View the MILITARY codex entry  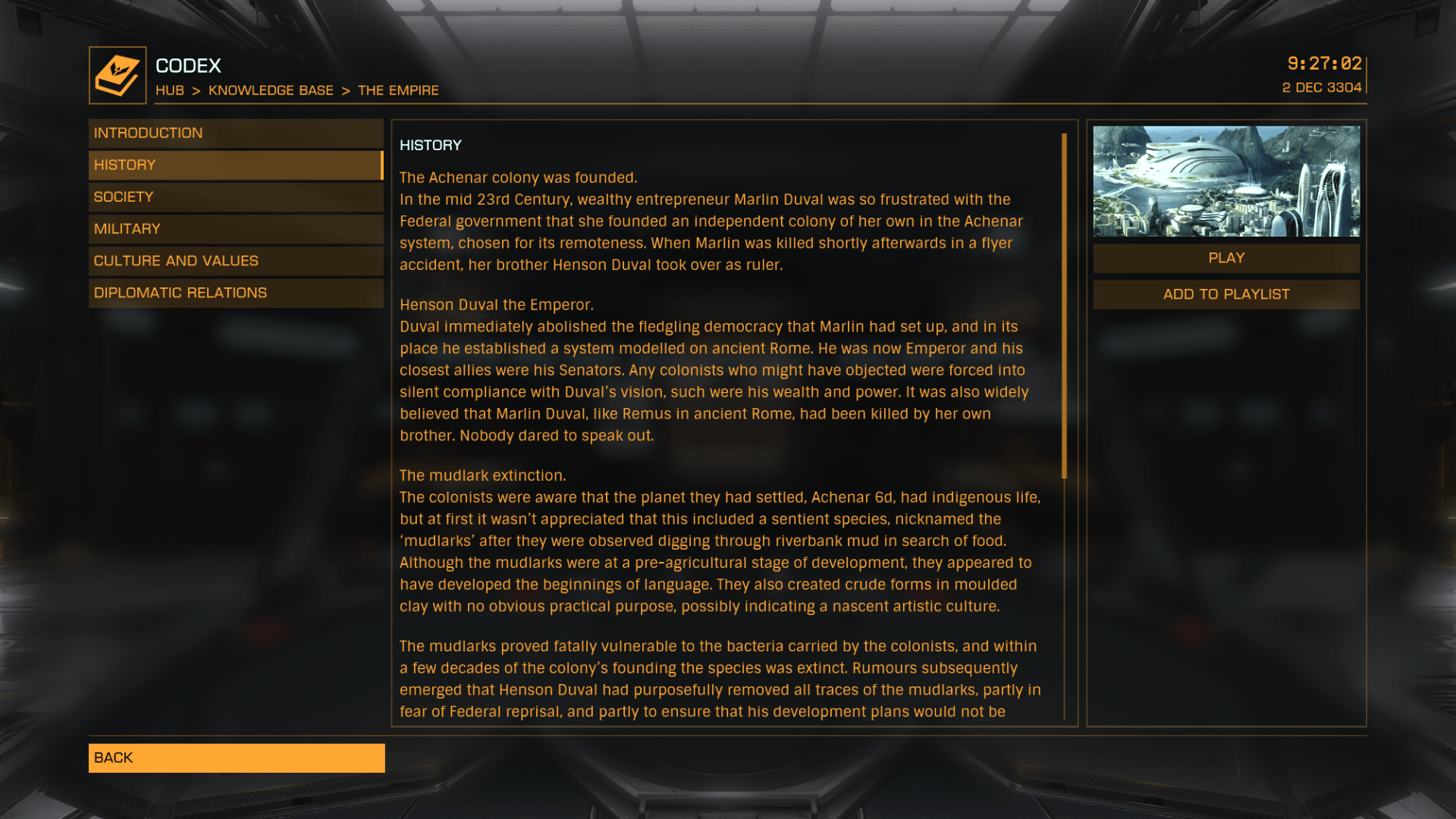click(235, 228)
